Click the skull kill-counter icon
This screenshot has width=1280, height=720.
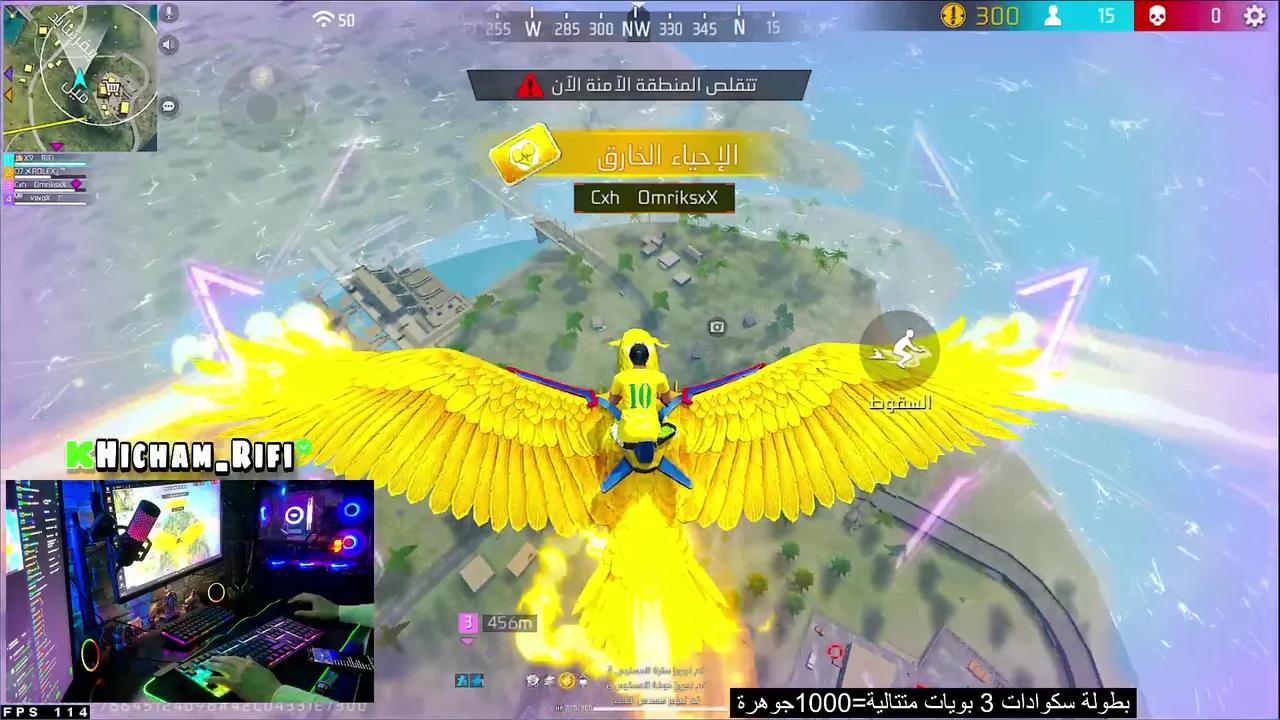tap(1157, 16)
